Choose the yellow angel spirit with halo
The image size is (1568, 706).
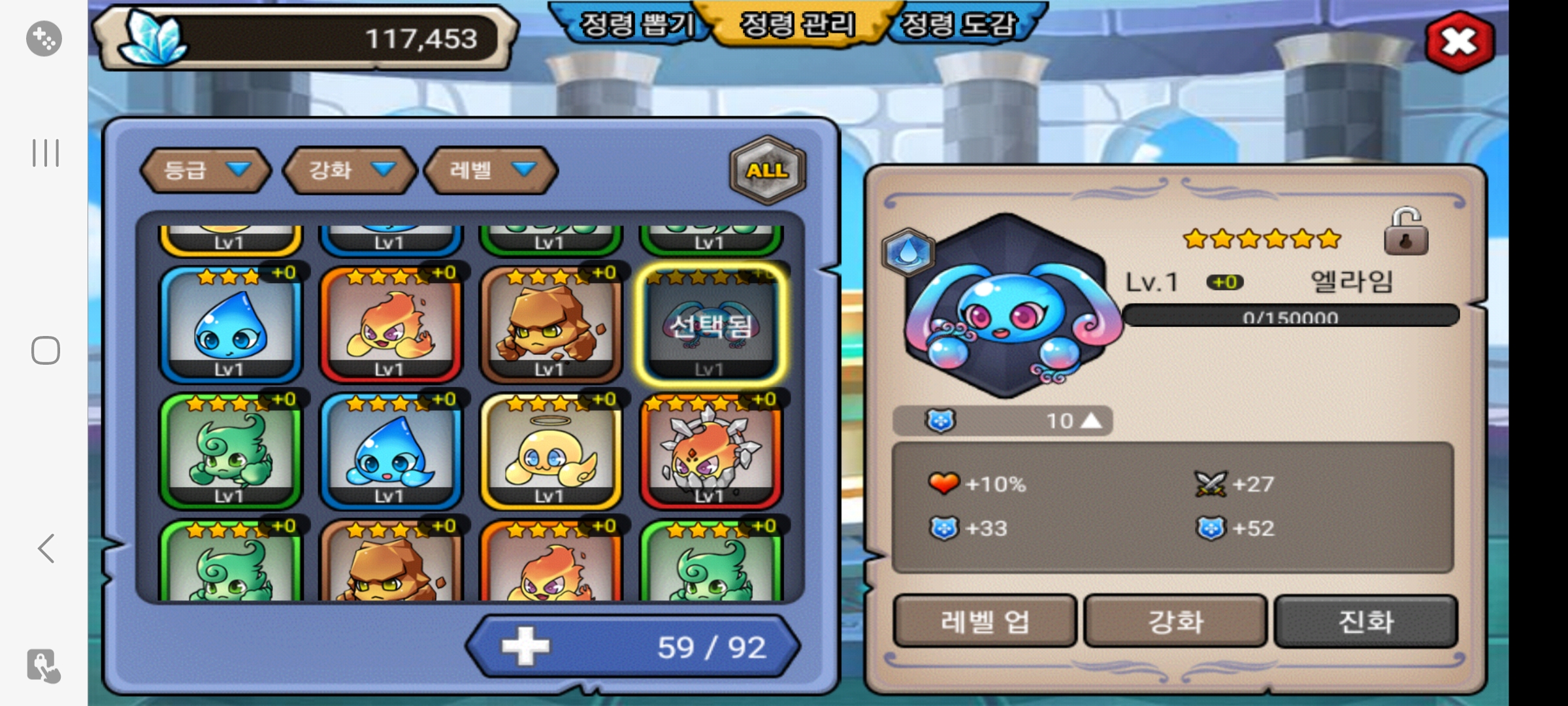[x=550, y=452]
